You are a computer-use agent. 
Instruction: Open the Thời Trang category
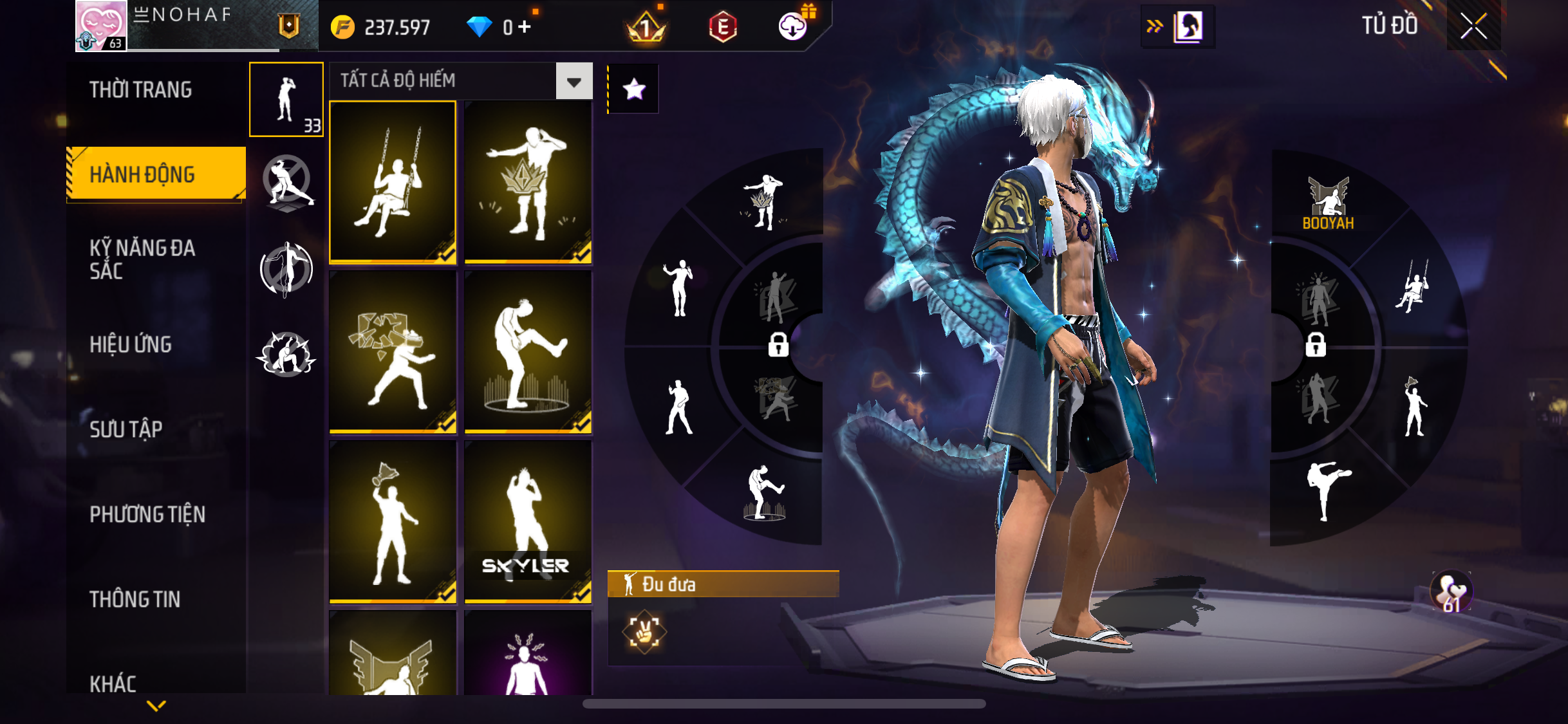pos(141,90)
